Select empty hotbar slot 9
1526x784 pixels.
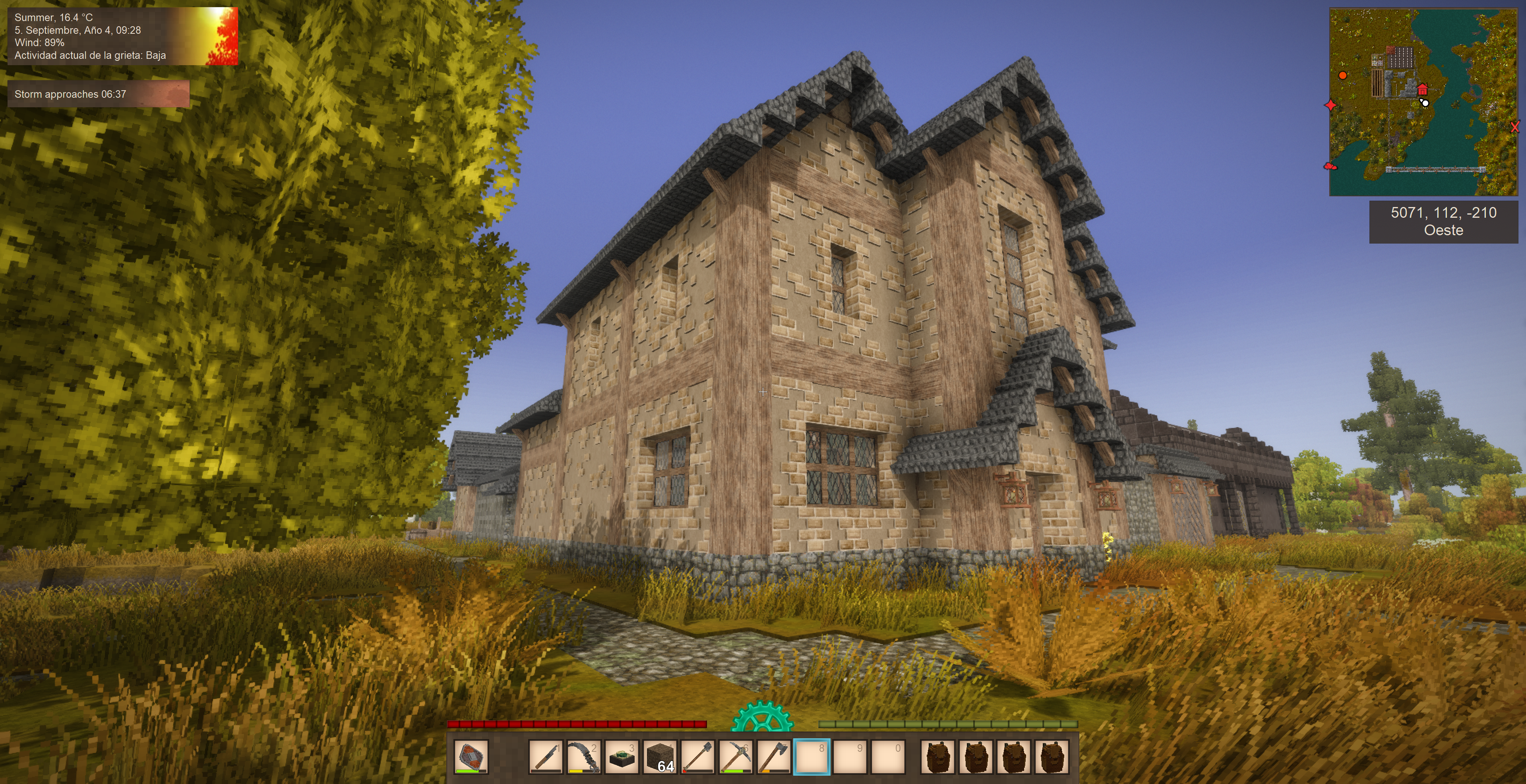click(850, 756)
